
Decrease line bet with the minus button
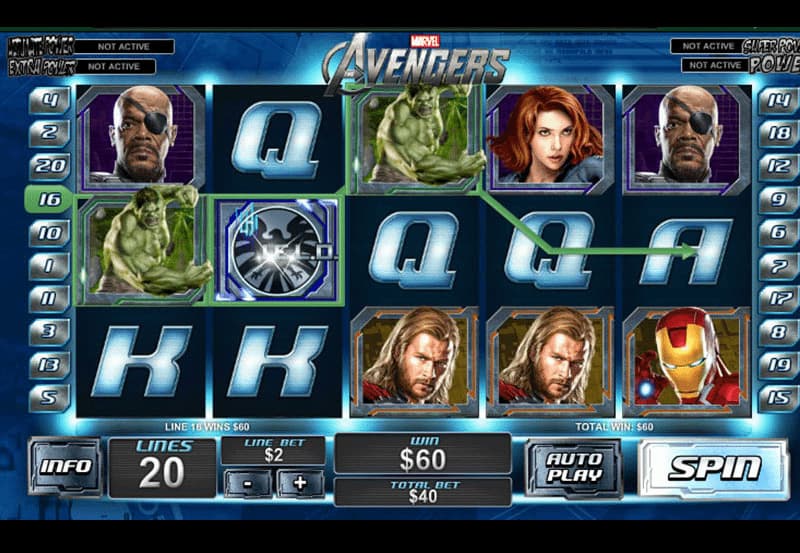coord(246,483)
